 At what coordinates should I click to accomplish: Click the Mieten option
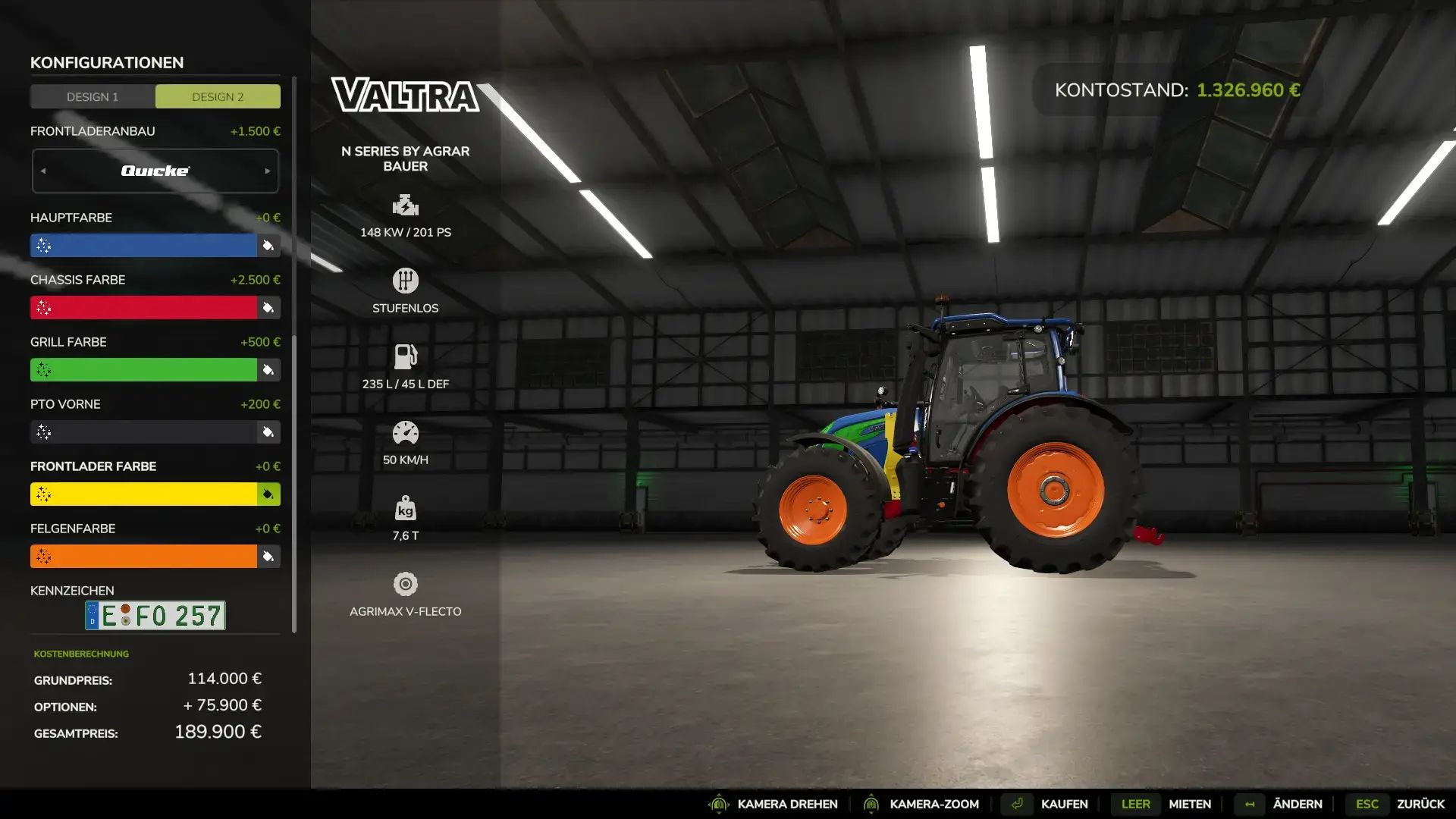(x=1189, y=804)
